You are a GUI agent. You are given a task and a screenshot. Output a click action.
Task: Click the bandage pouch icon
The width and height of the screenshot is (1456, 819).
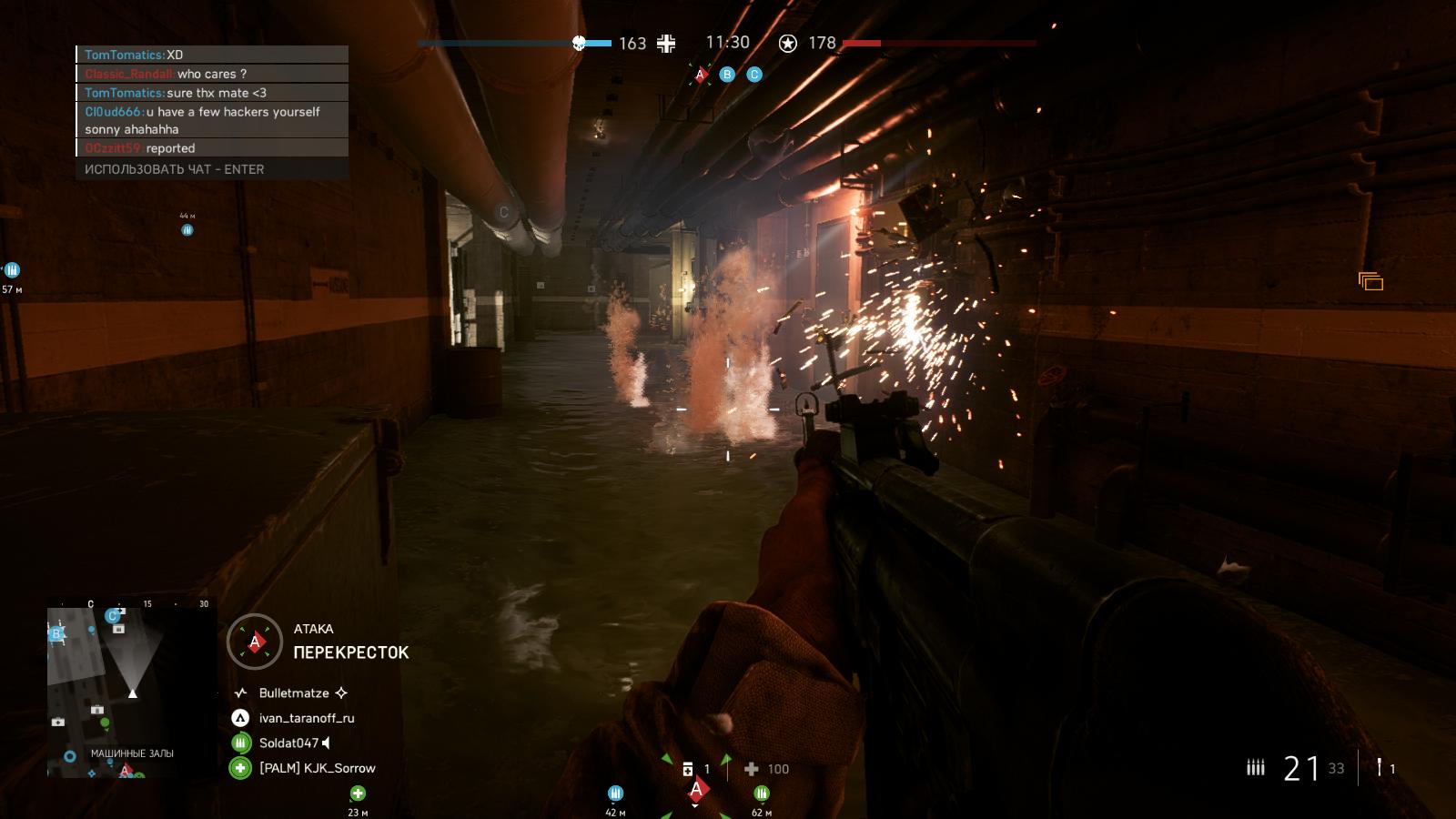click(x=688, y=769)
